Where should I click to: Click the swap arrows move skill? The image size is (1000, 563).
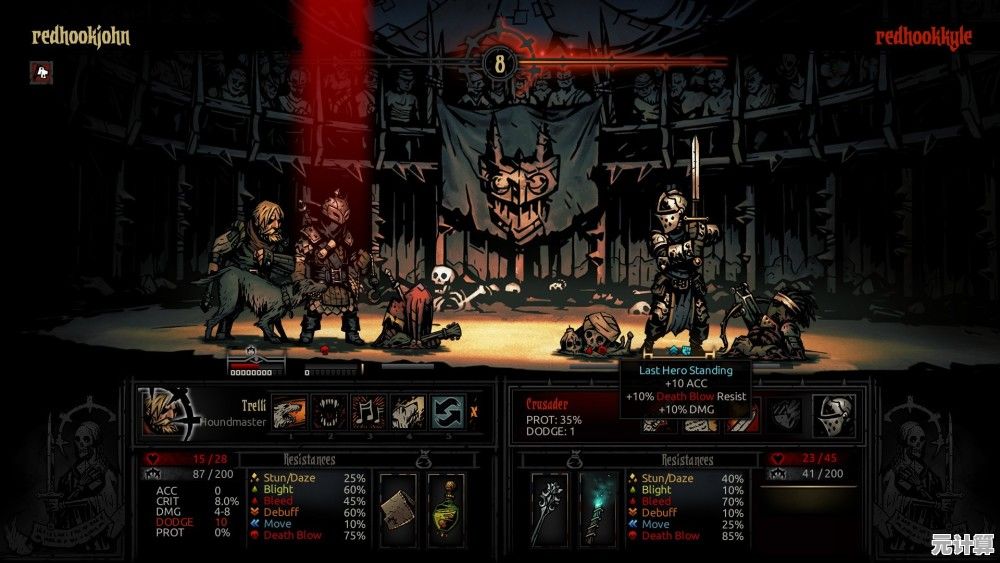point(448,411)
